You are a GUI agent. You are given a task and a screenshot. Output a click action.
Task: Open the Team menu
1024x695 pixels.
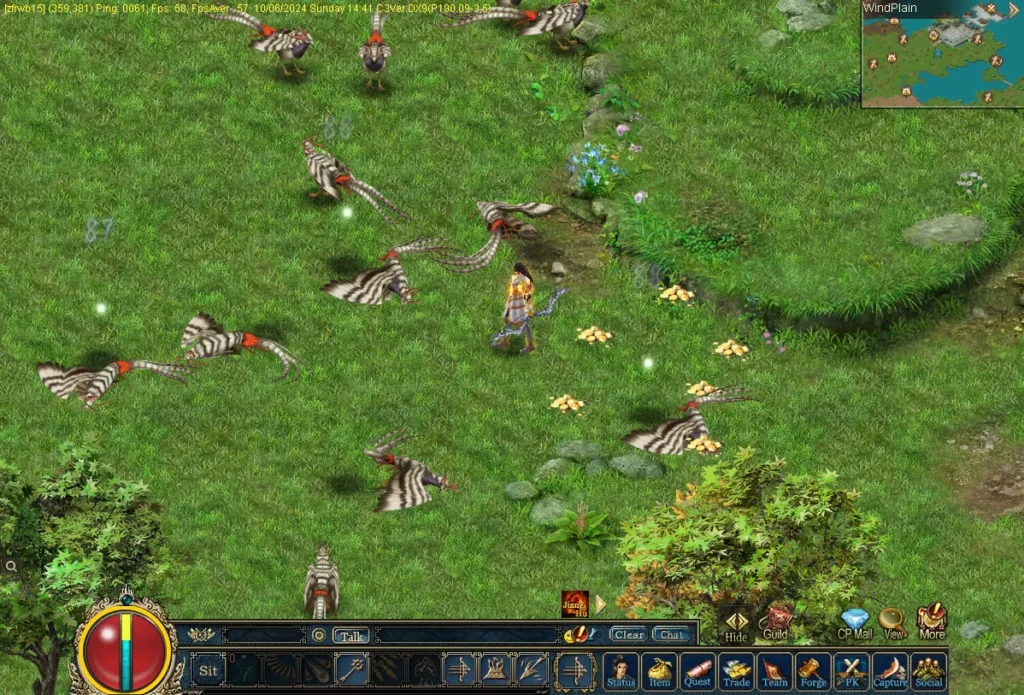pos(775,670)
